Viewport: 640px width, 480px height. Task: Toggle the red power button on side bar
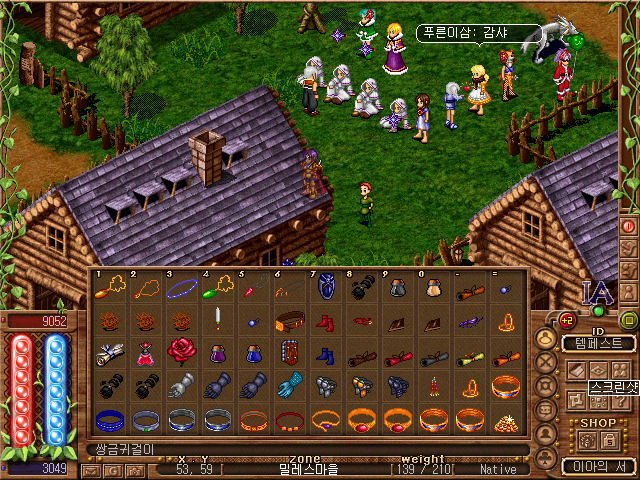[x=629, y=226]
